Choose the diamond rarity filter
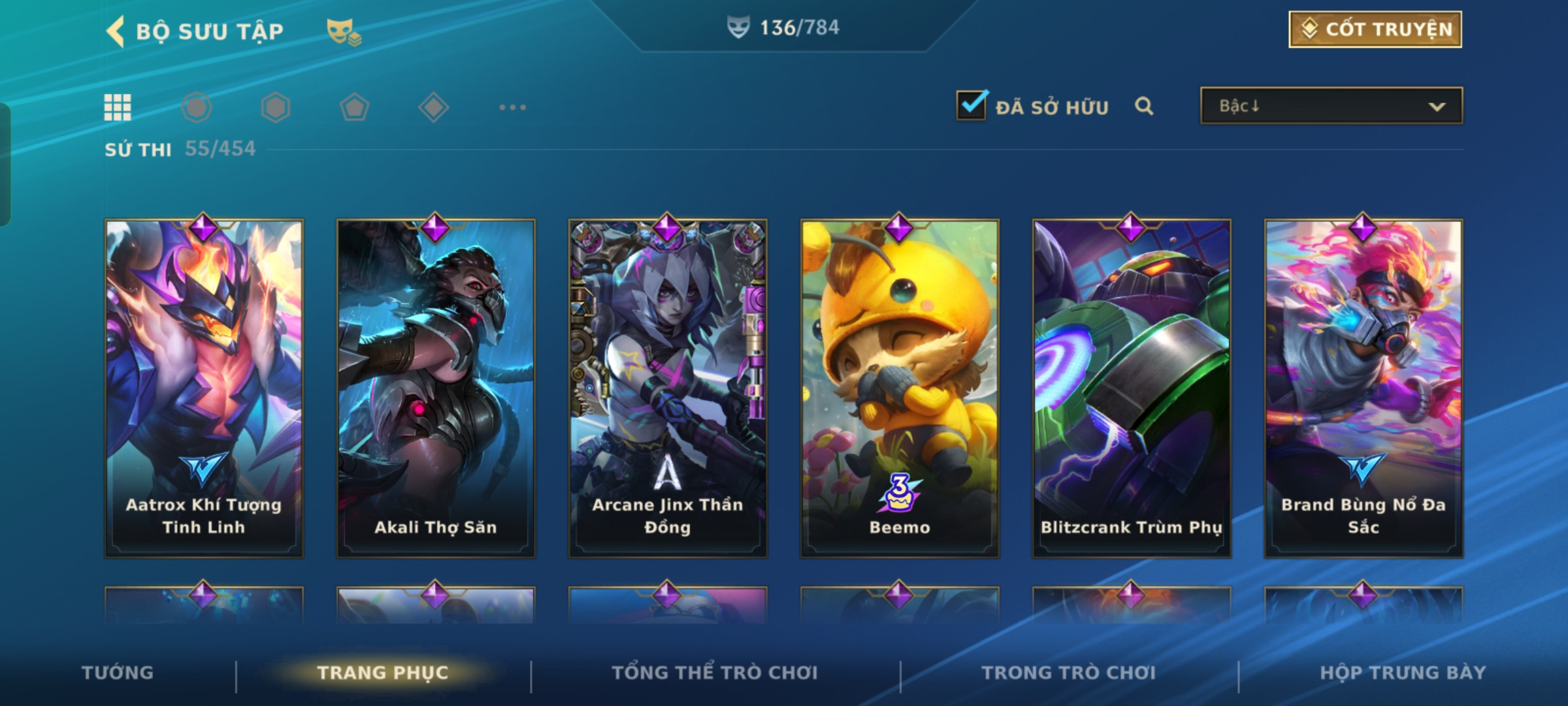 point(433,107)
